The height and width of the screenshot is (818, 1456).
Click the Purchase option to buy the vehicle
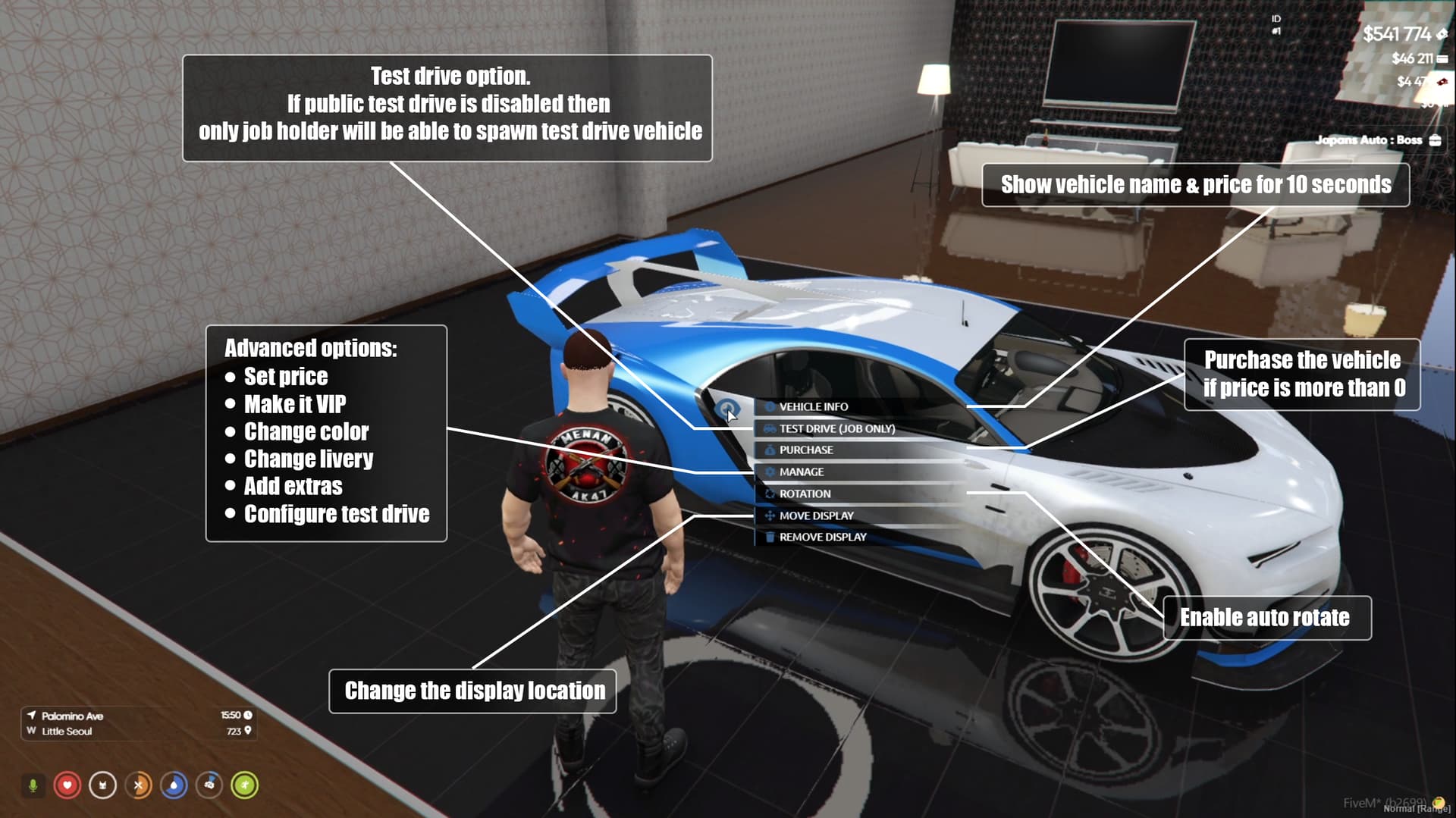click(806, 450)
